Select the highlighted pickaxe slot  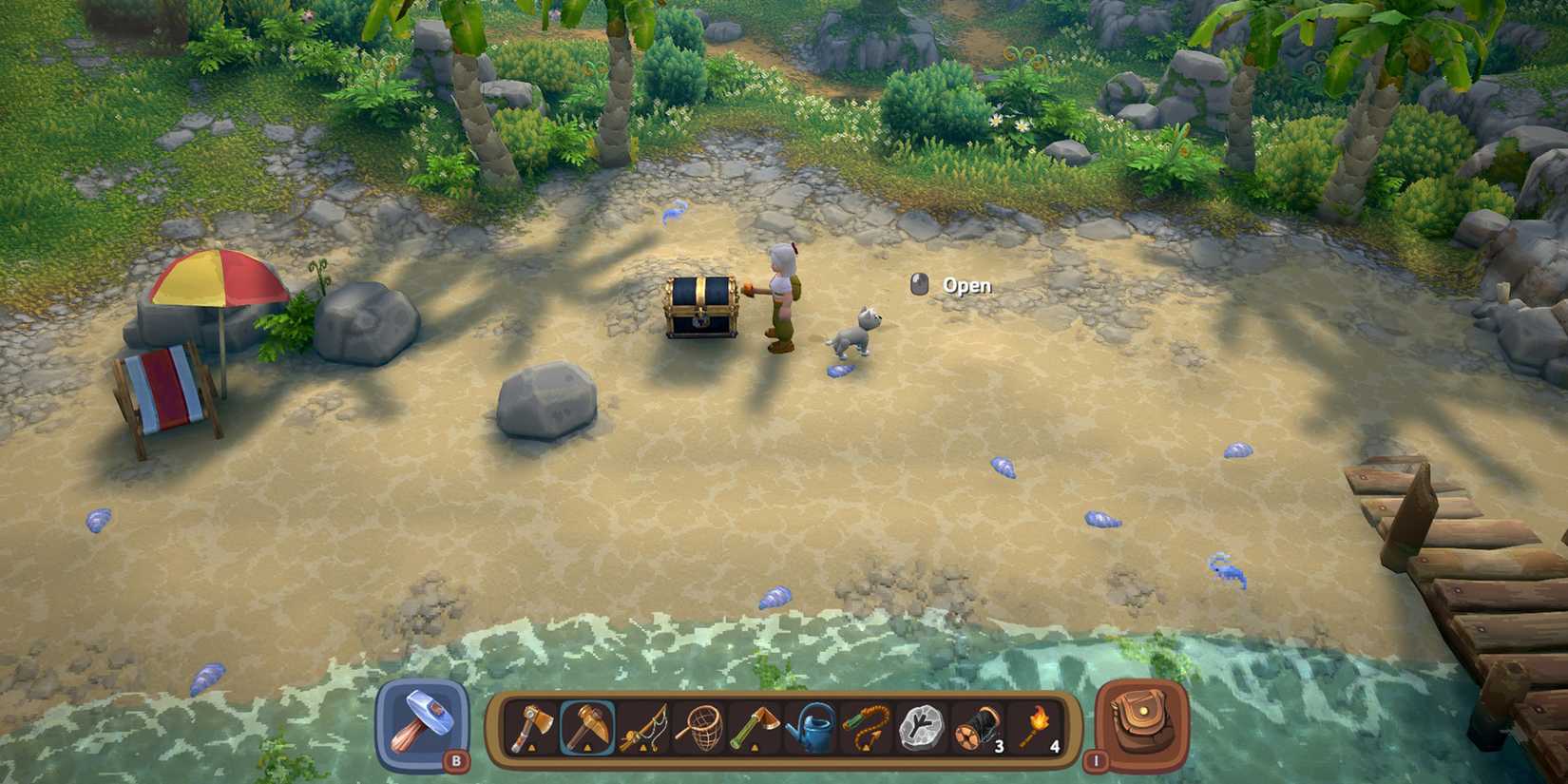click(589, 732)
